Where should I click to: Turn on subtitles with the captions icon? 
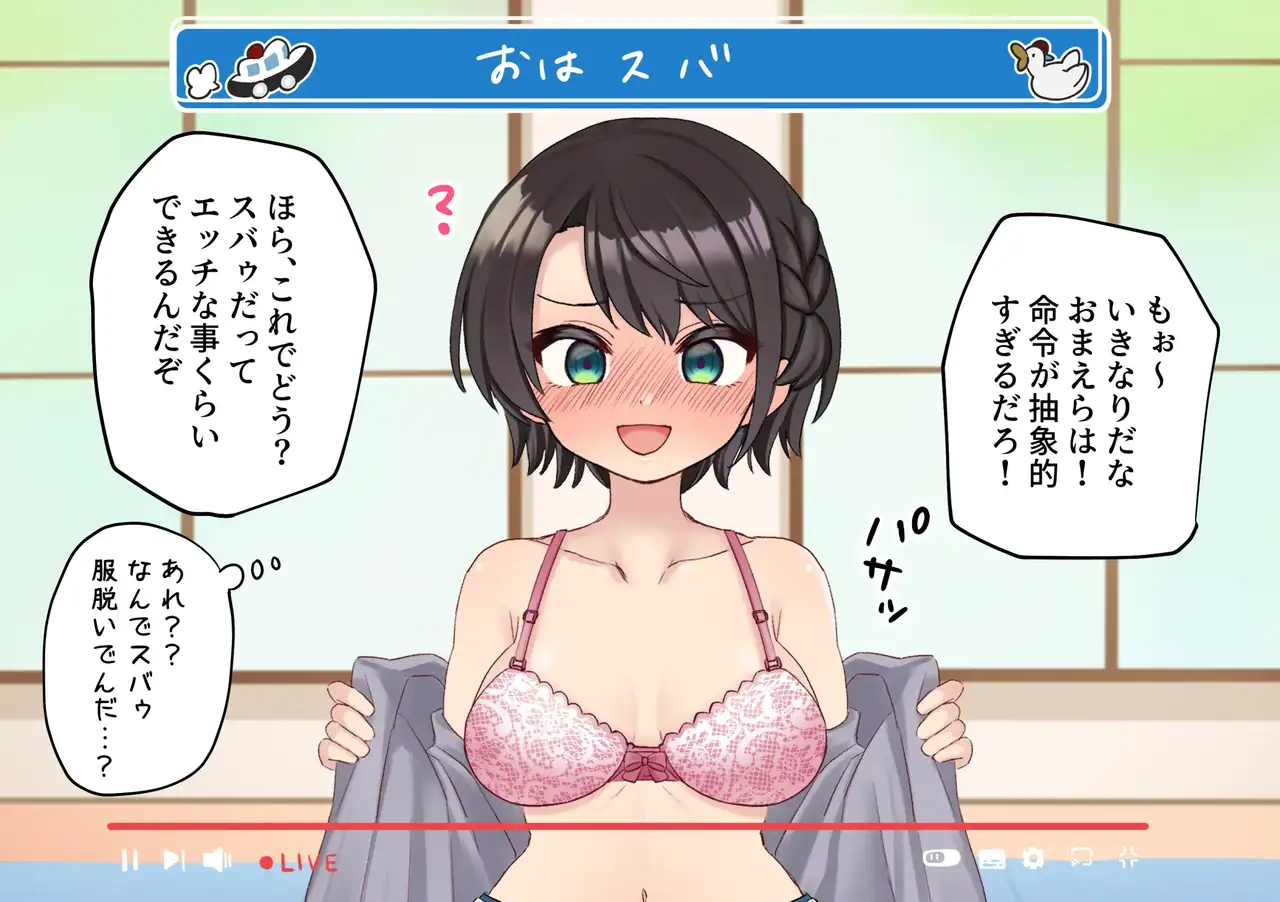[x=991, y=858]
